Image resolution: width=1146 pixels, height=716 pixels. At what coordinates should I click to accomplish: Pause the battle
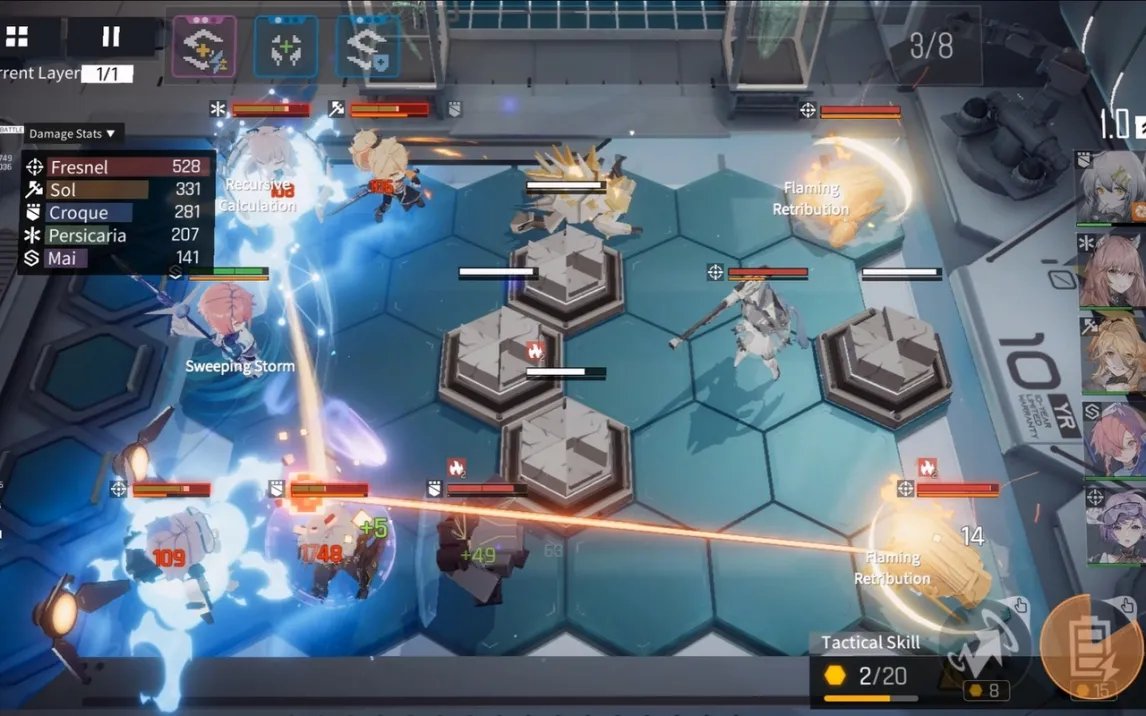(x=111, y=37)
